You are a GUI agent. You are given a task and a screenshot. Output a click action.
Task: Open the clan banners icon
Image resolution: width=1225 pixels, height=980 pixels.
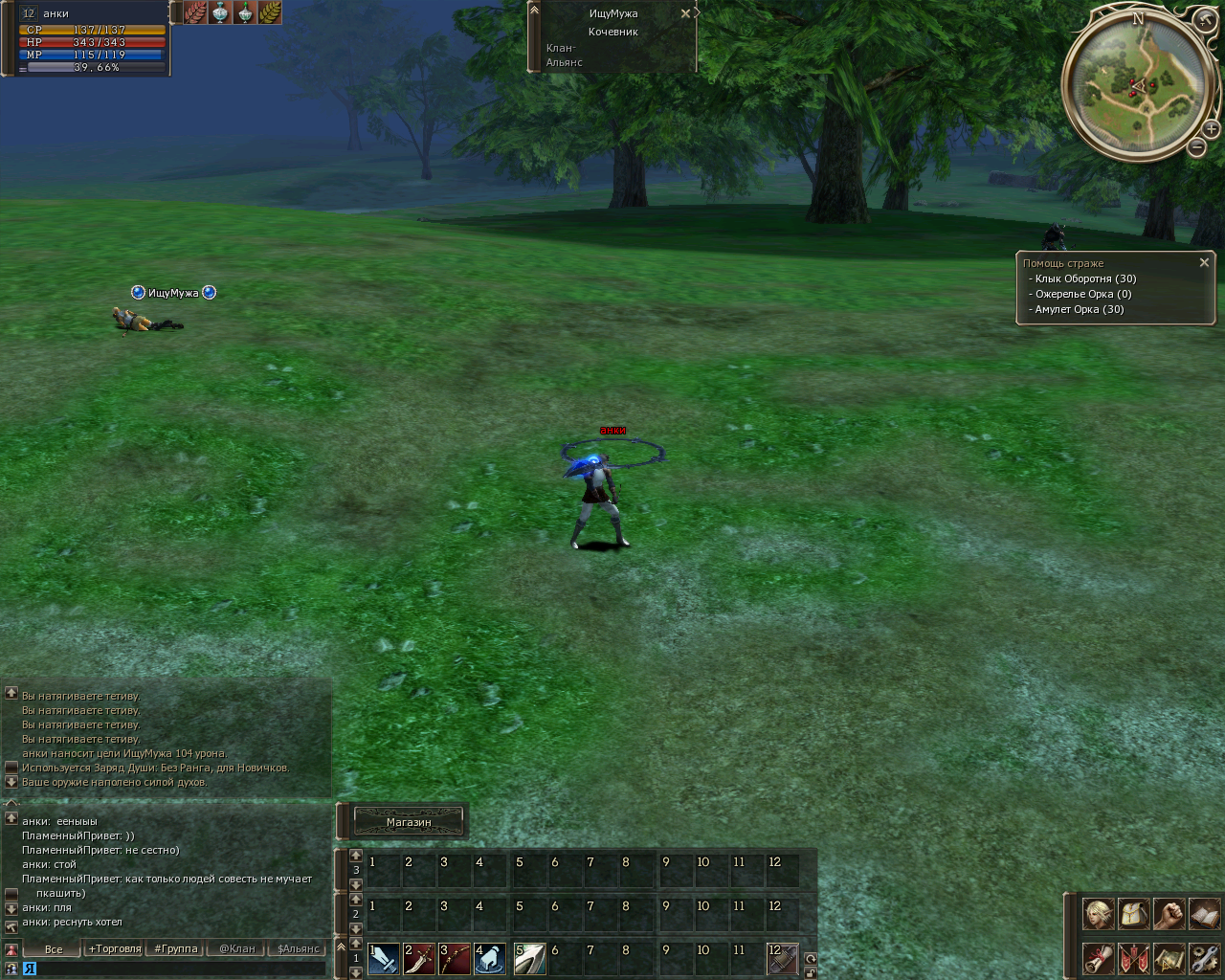coord(1133,958)
